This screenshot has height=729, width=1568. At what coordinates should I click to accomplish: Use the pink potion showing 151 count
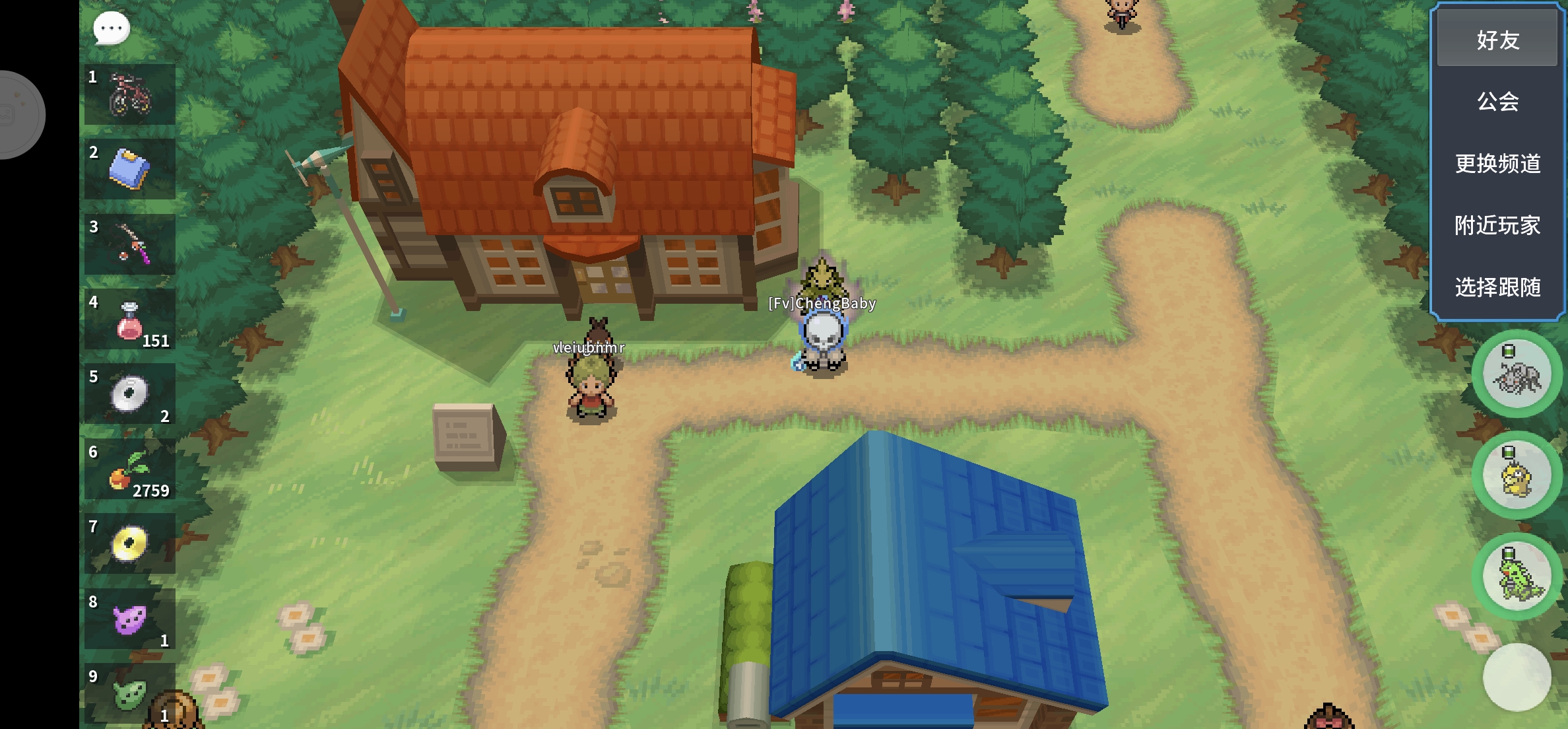point(129,319)
